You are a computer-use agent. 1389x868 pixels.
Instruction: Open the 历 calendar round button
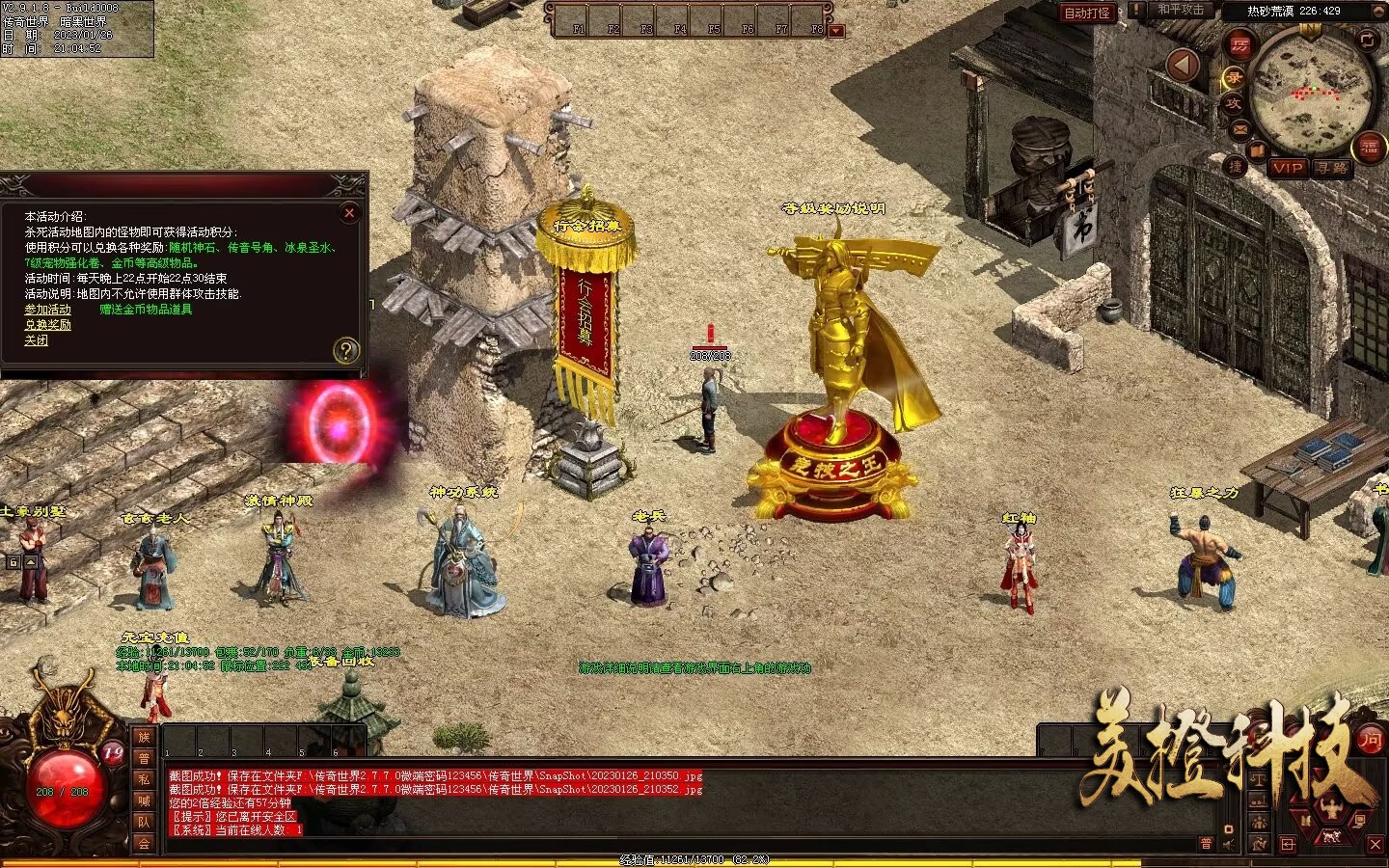[x=1239, y=43]
